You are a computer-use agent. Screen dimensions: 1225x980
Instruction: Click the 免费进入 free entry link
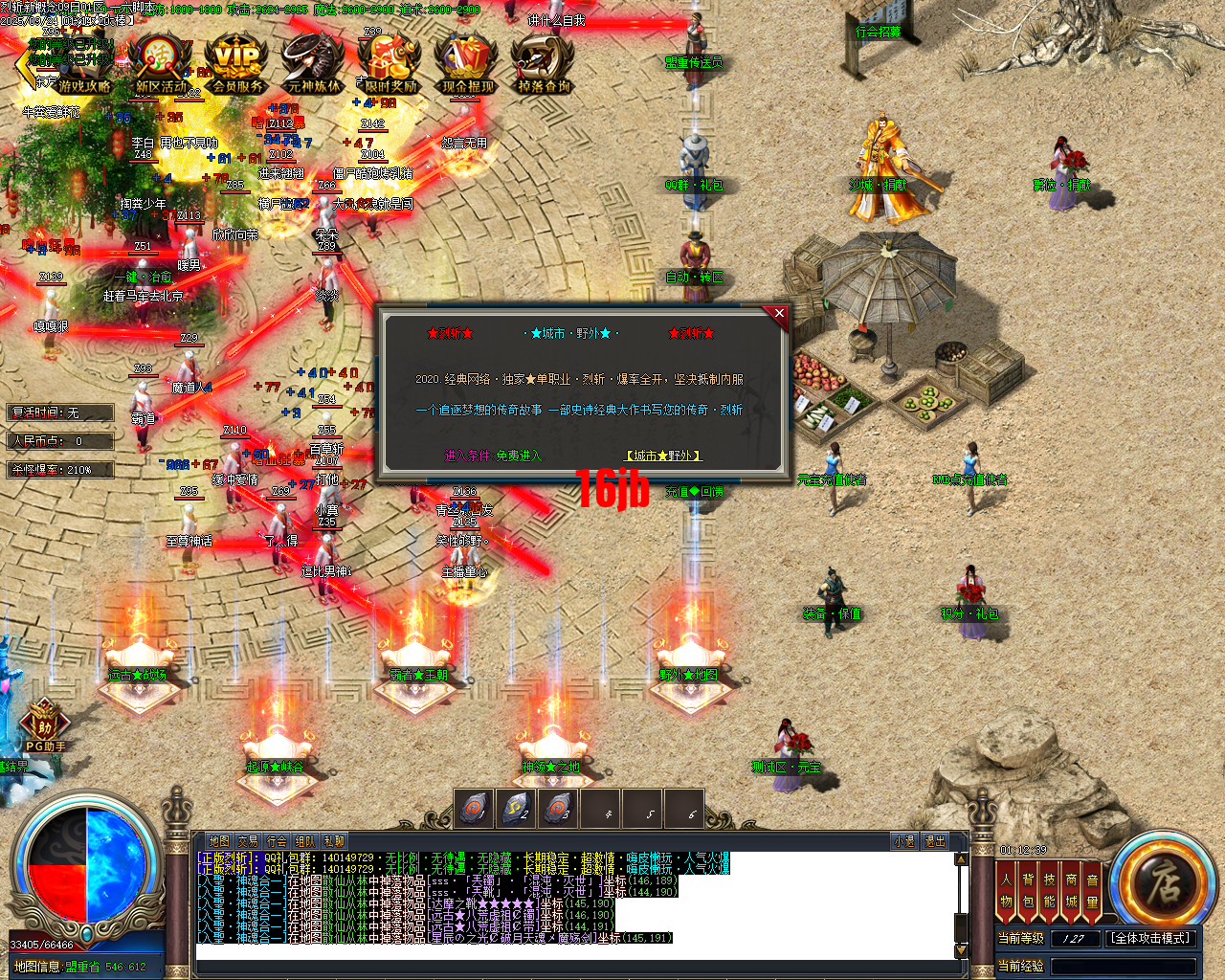(x=523, y=457)
